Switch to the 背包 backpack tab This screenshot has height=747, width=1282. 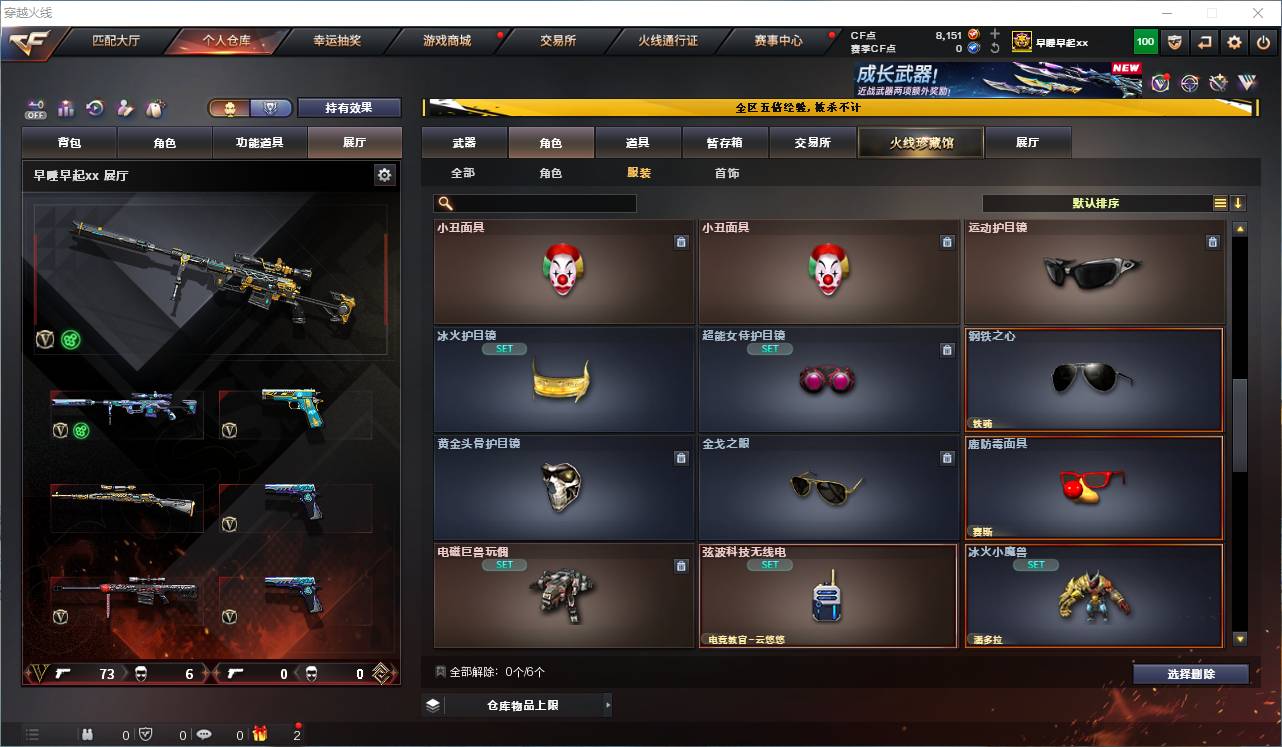pos(70,143)
